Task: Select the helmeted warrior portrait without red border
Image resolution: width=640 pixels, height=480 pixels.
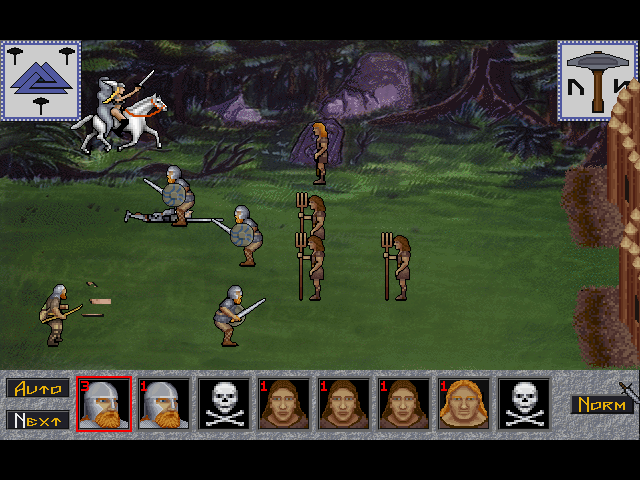Action: pos(164,404)
